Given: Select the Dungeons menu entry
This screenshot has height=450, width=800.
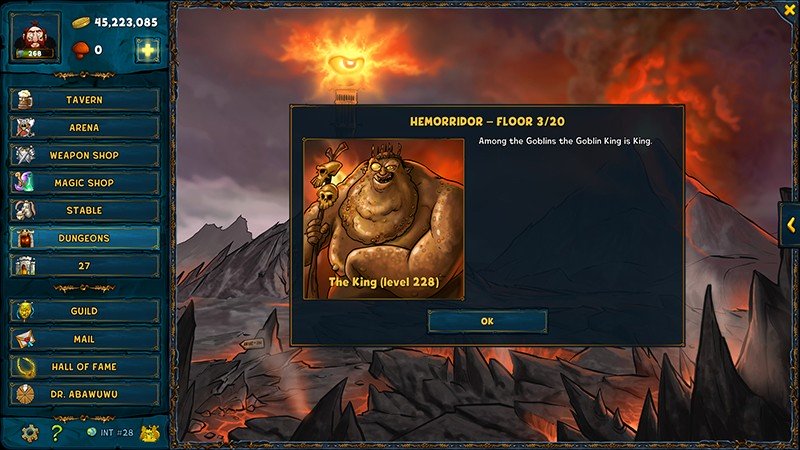Looking at the screenshot, I should pos(84,238).
